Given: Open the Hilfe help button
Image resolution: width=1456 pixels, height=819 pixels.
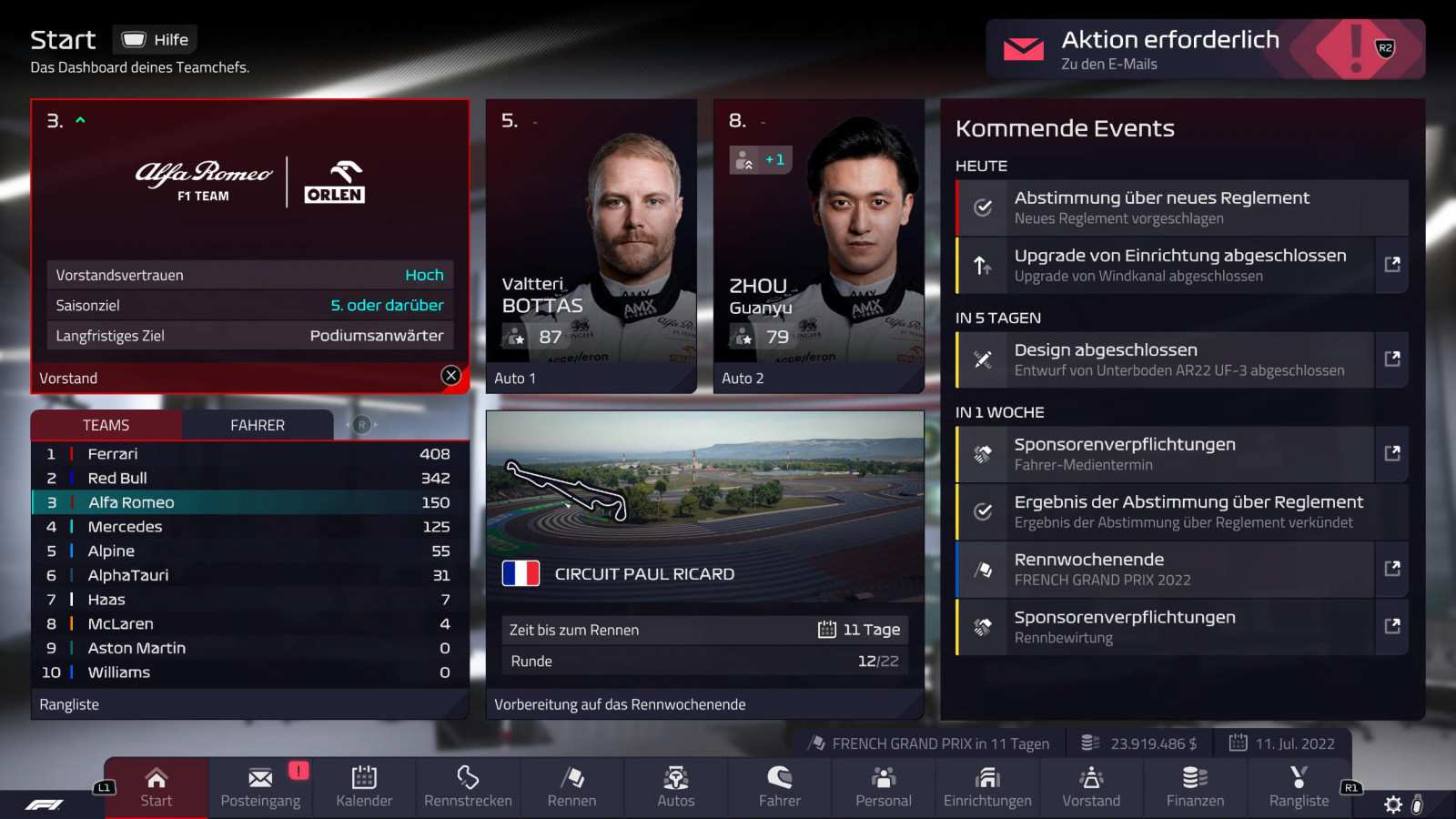Looking at the screenshot, I should click(x=156, y=40).
